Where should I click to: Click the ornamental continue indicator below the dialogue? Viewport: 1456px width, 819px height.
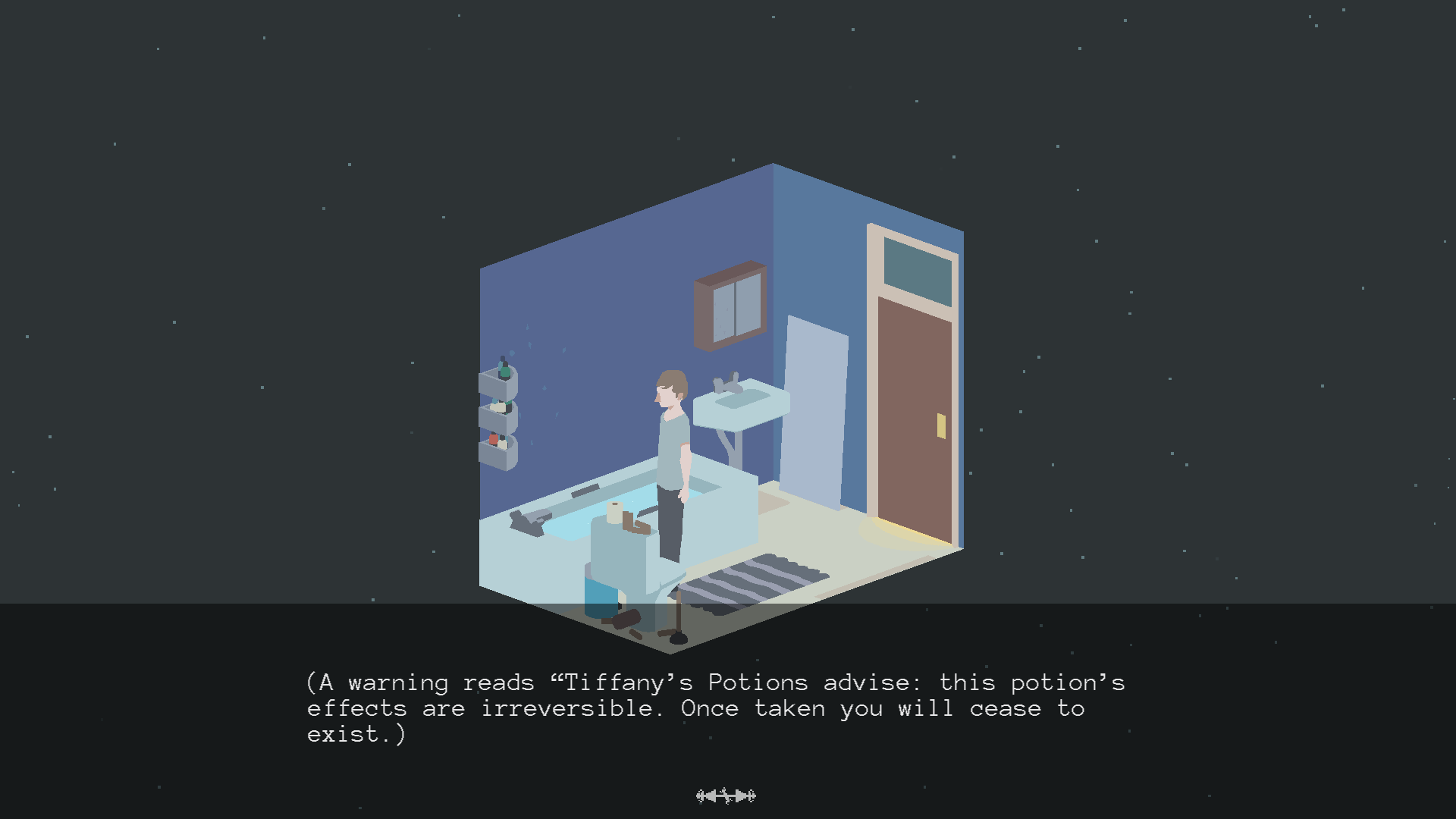(x=726, y=795)
